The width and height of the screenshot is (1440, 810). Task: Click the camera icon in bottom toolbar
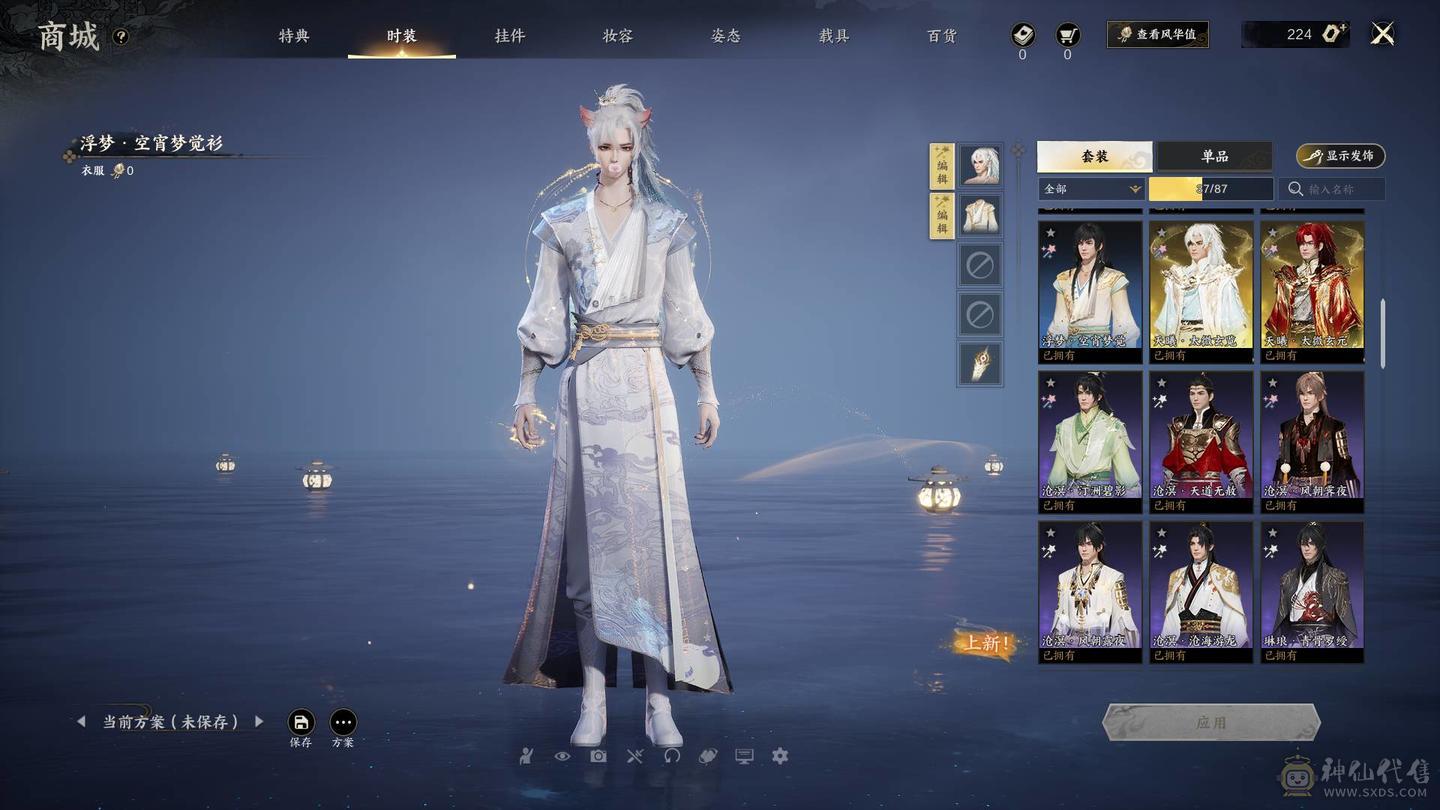pos(598,756)
